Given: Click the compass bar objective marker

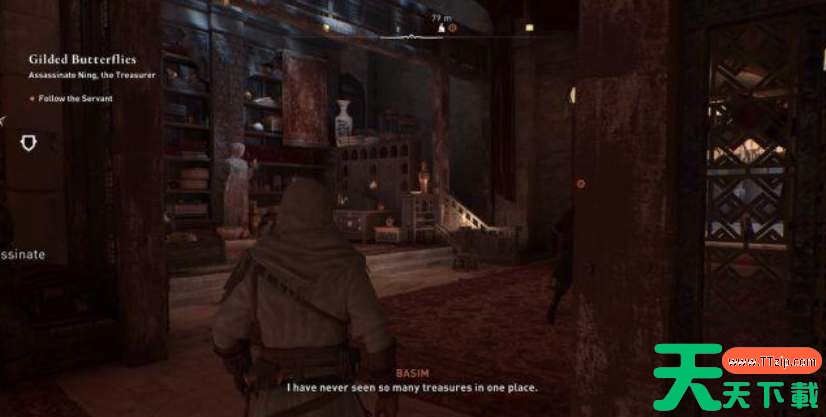Looking at the screenshot, I should (452, 28).
